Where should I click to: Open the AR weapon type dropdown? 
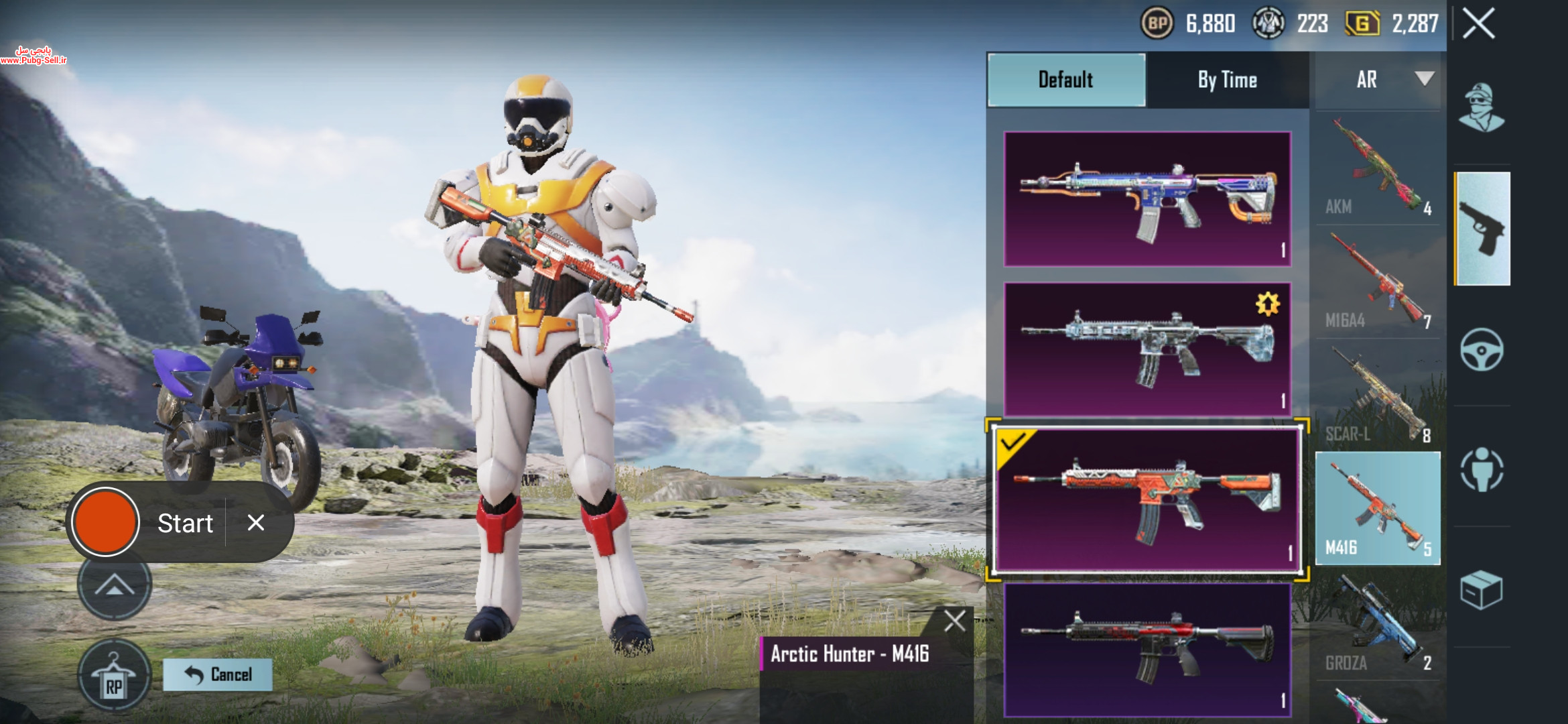coord(1378,80)
